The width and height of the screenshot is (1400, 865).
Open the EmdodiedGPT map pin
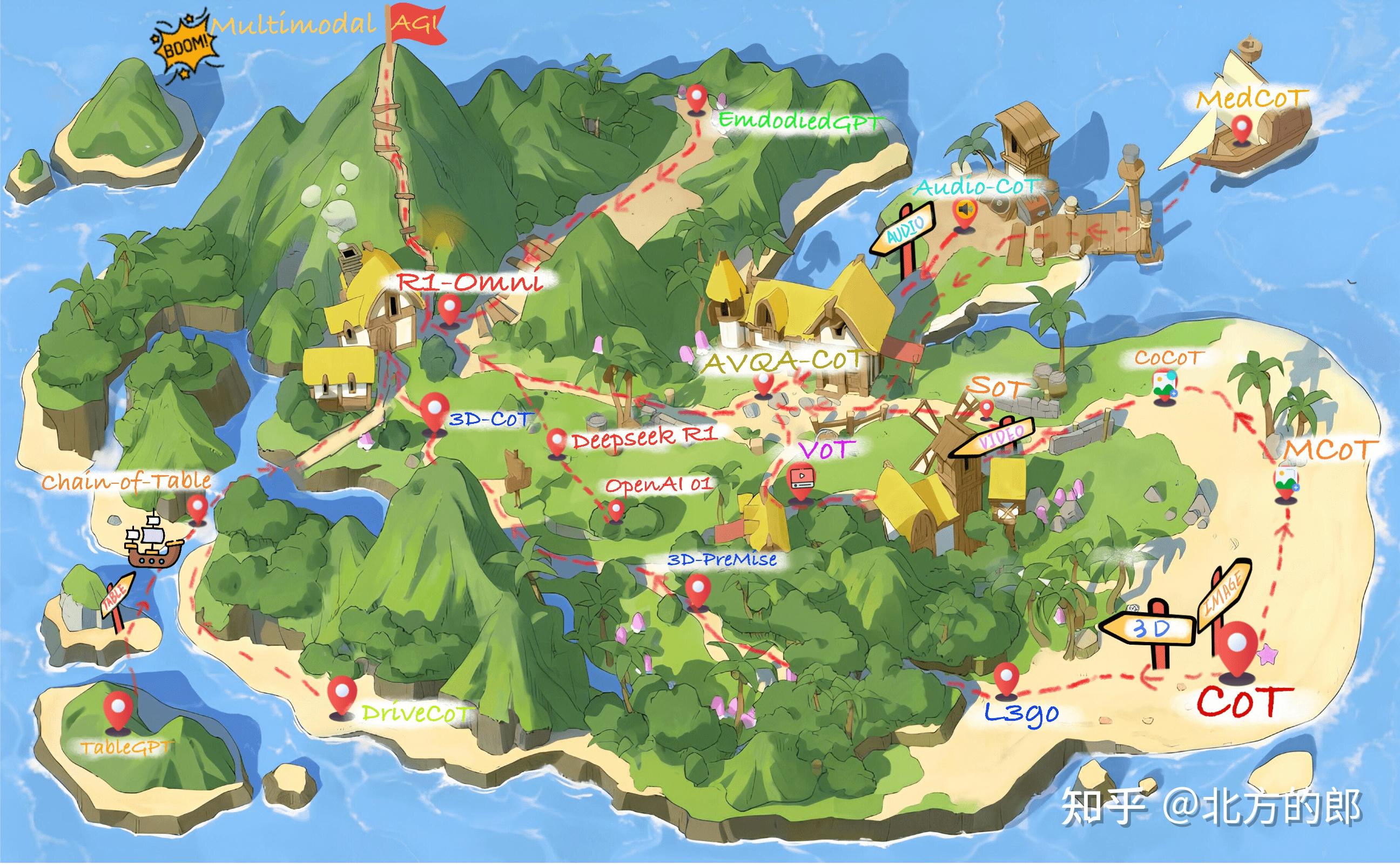tap(696, 99)
